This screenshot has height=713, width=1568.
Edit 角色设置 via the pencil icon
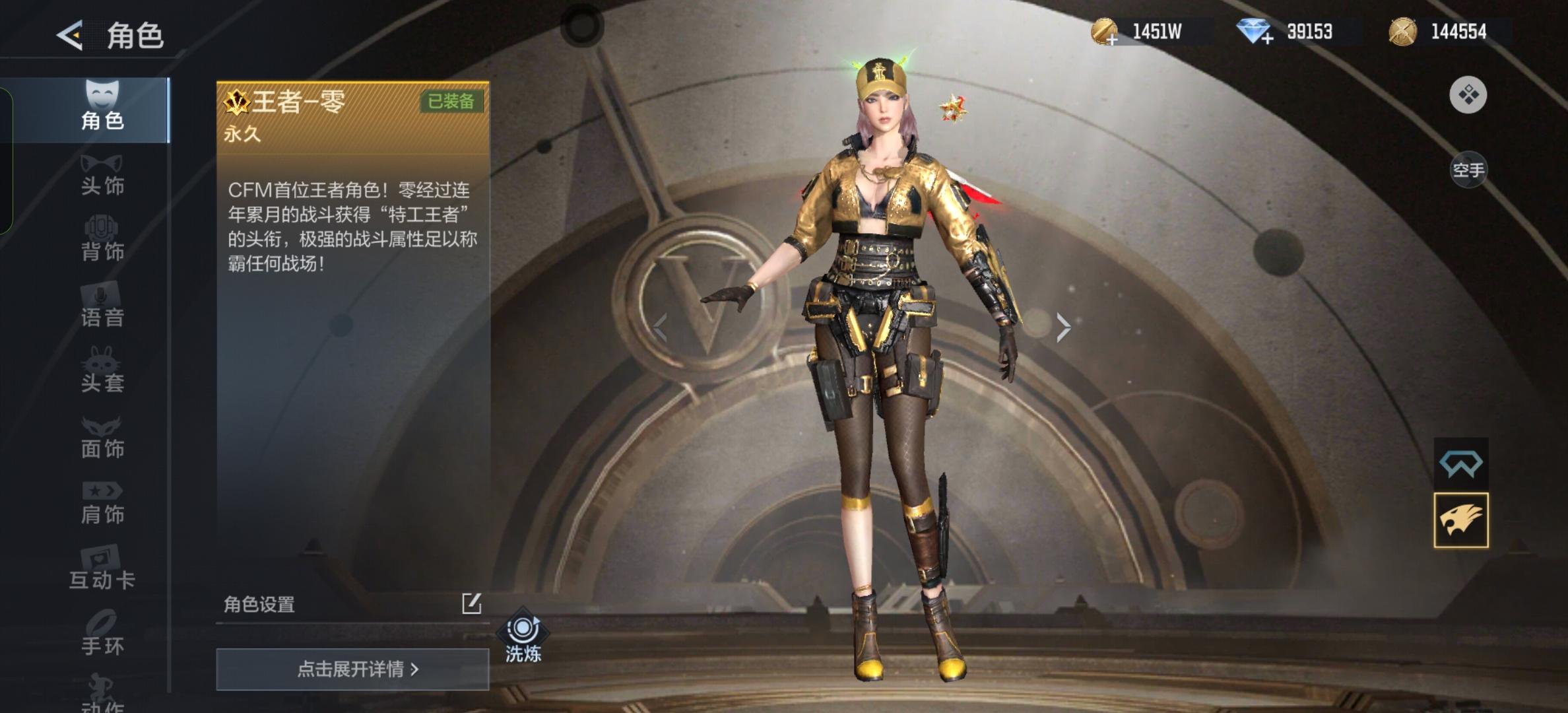[x=471, y=603]
